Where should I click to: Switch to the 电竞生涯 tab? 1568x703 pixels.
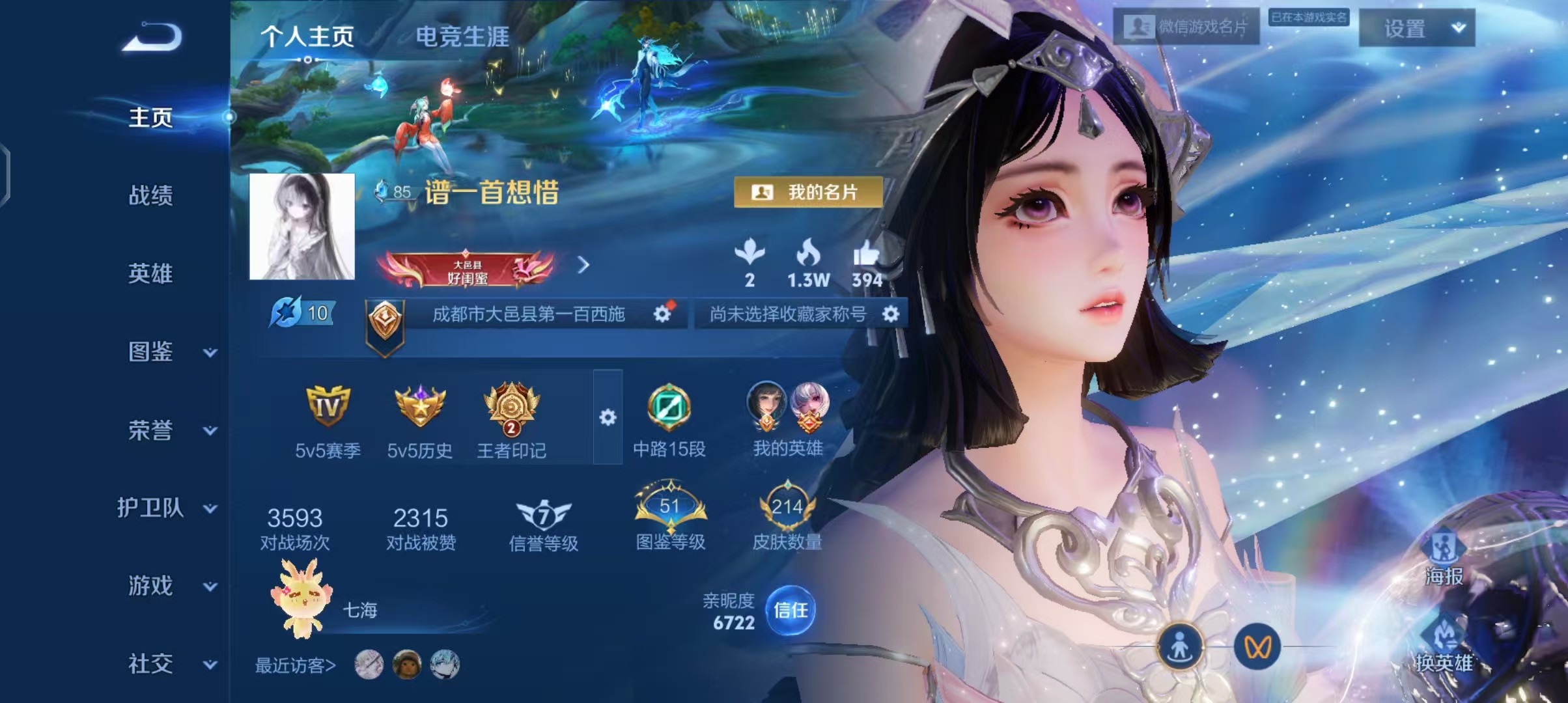click(x=462, y=37)
